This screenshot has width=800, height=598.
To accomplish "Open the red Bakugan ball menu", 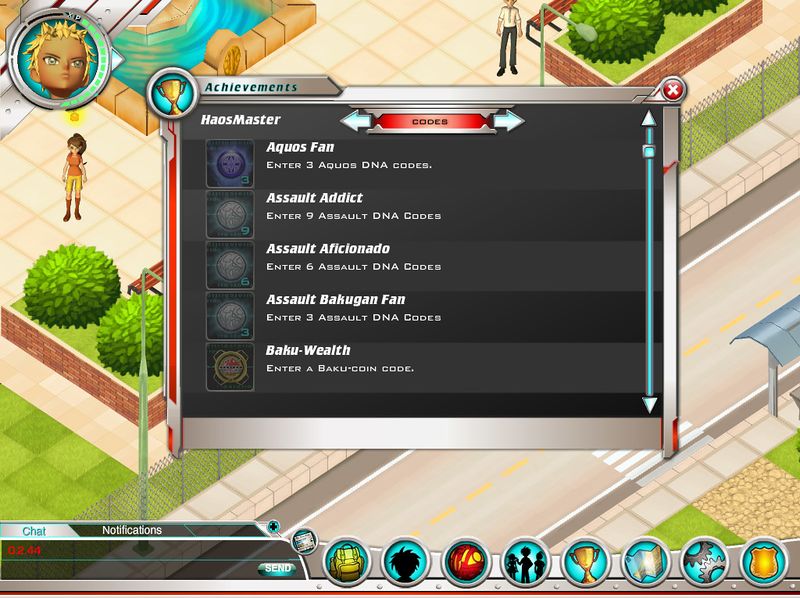I will [465, 565].
